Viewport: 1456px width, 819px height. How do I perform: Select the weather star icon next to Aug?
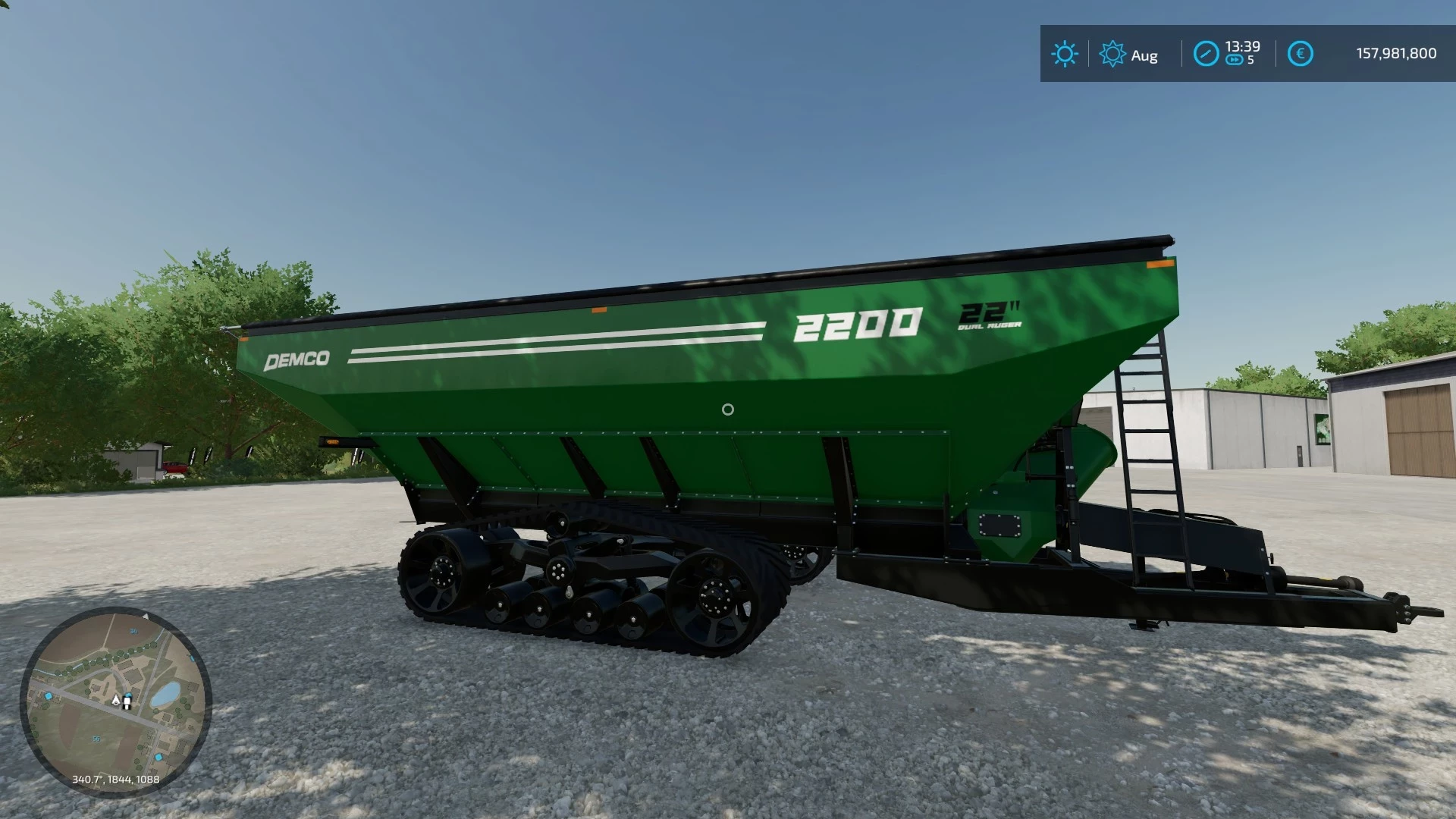coord(1112,53)
